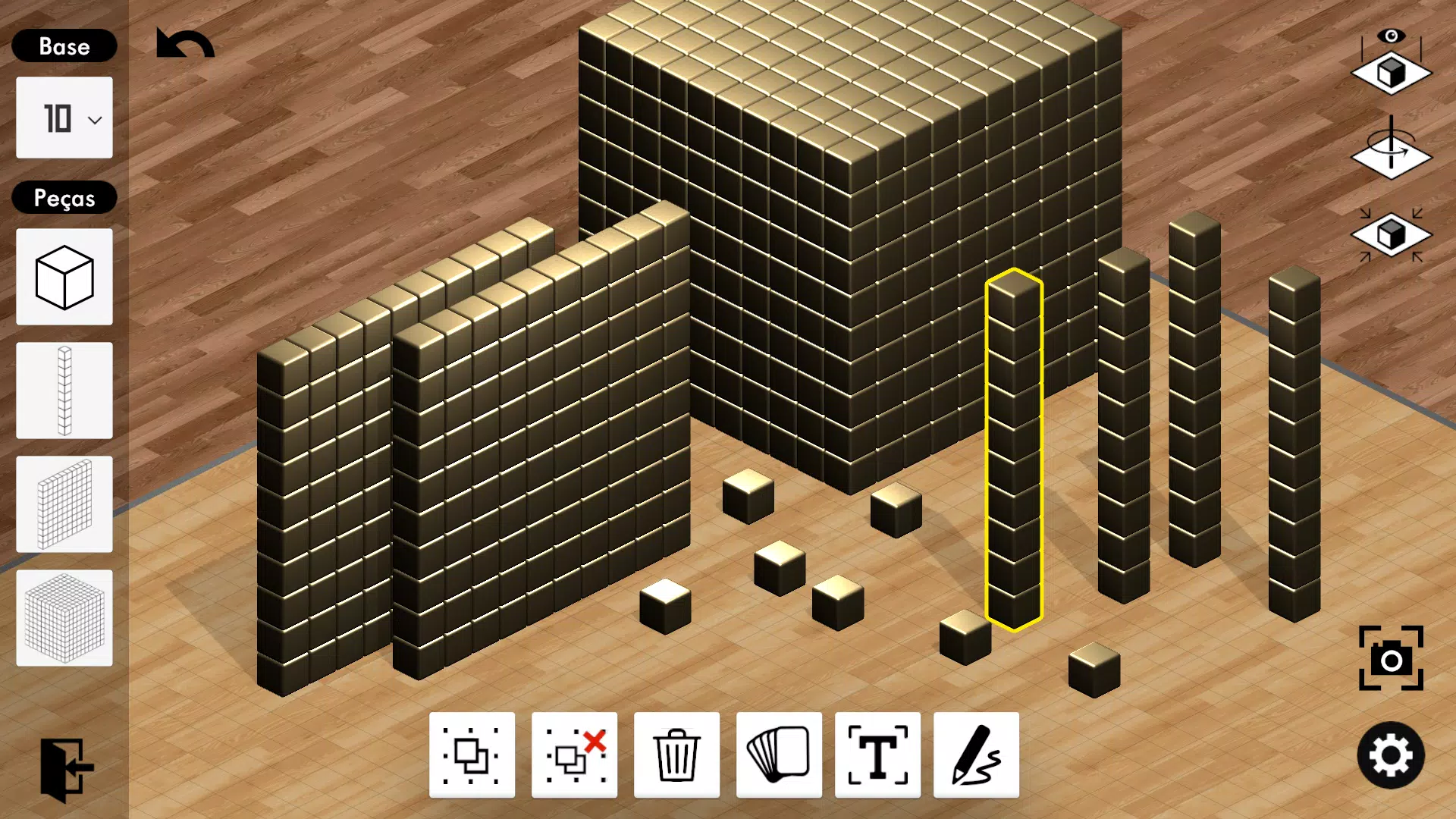Toggle scene rotation mode

tap(1391, 155)
